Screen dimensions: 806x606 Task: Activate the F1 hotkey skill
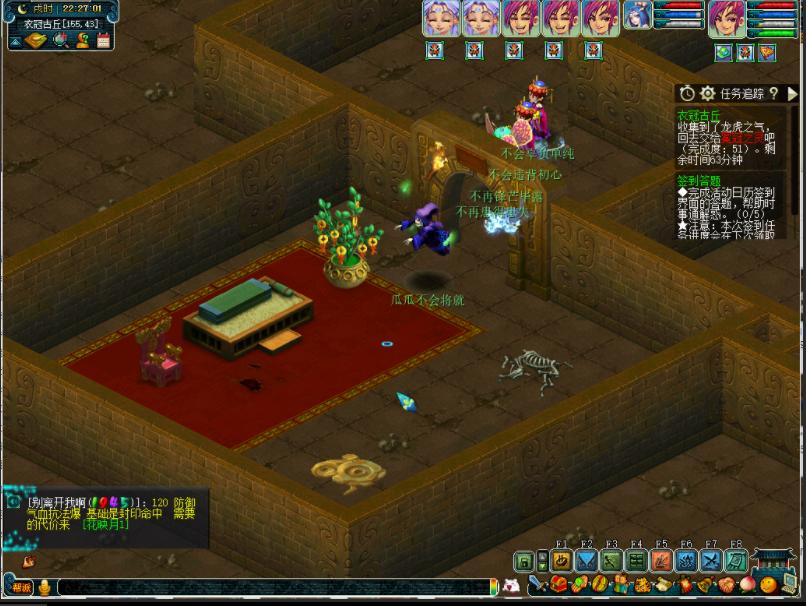(562, 561)
